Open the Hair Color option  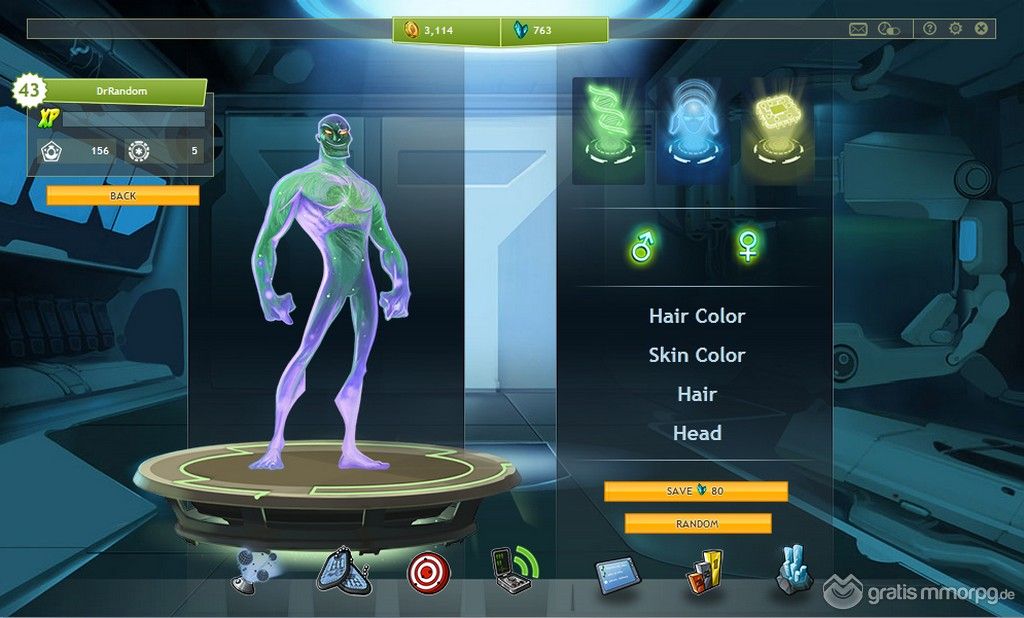click(x=697, y=316)
